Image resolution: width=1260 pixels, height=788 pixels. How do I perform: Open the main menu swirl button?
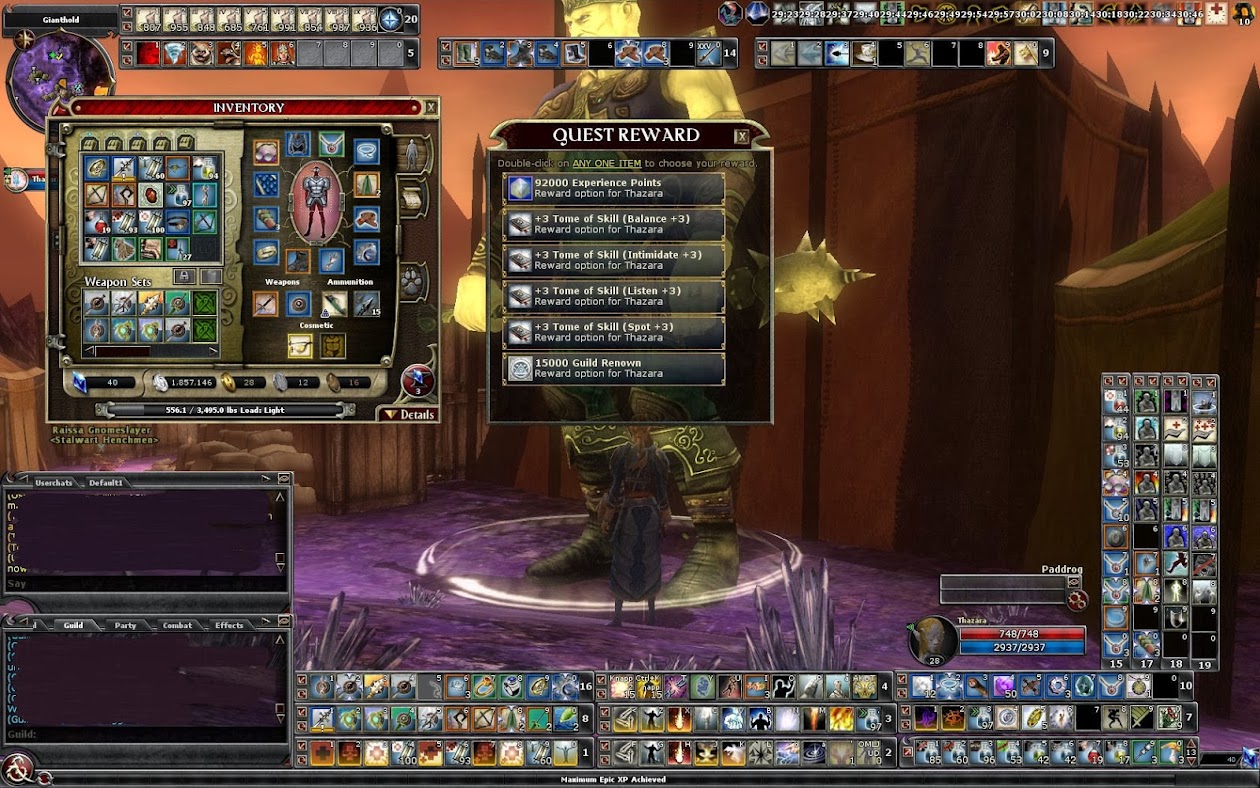(x=17, y=768)
